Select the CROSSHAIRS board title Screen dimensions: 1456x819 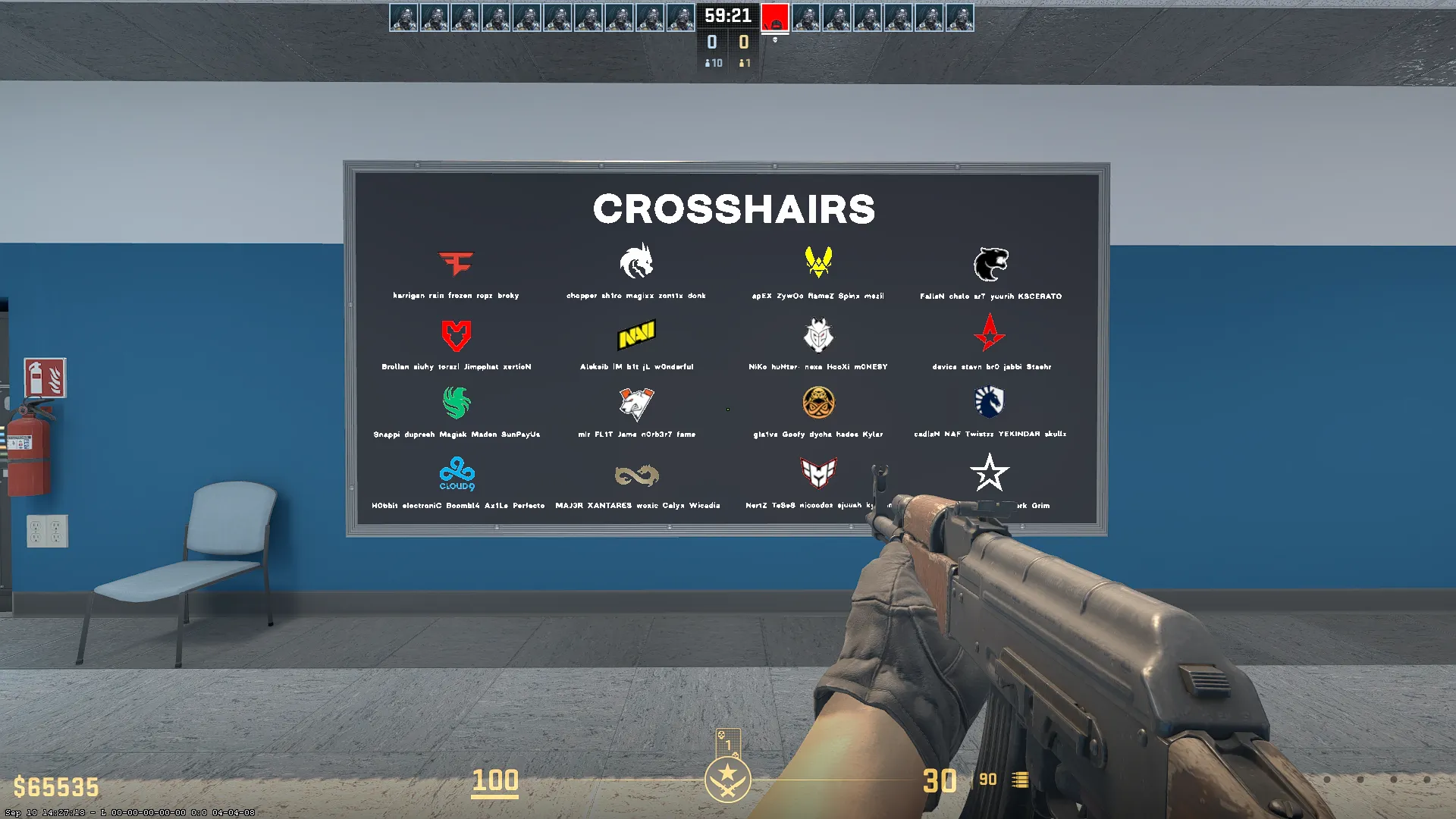733,209
